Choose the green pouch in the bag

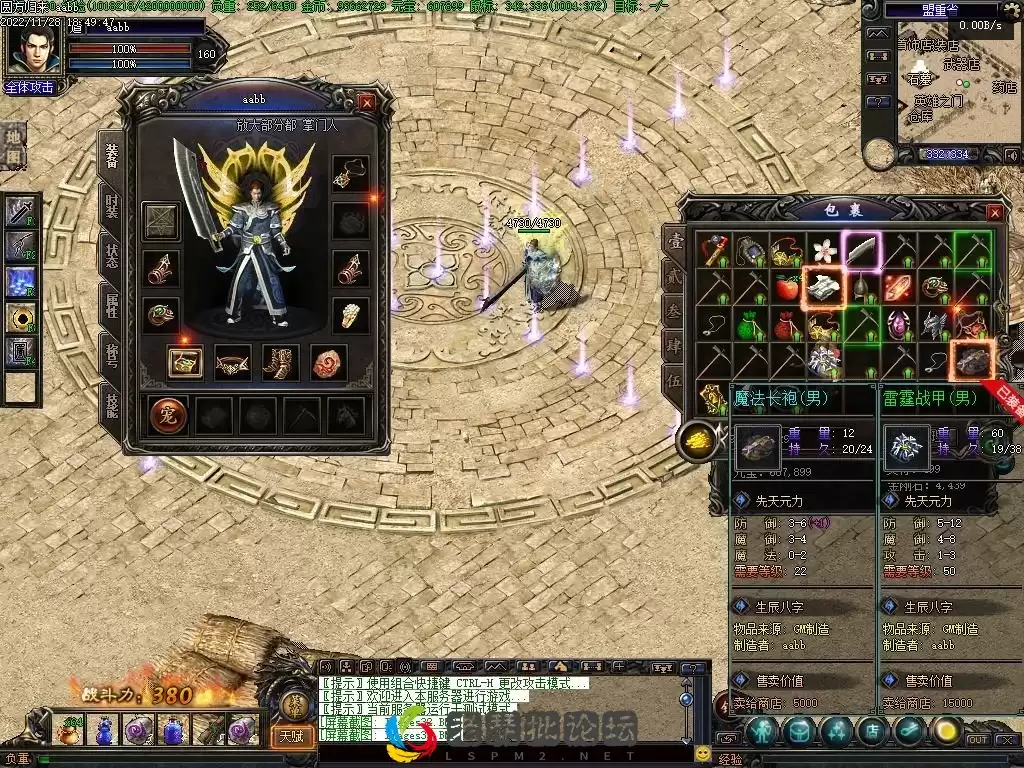tap(750, 325)
